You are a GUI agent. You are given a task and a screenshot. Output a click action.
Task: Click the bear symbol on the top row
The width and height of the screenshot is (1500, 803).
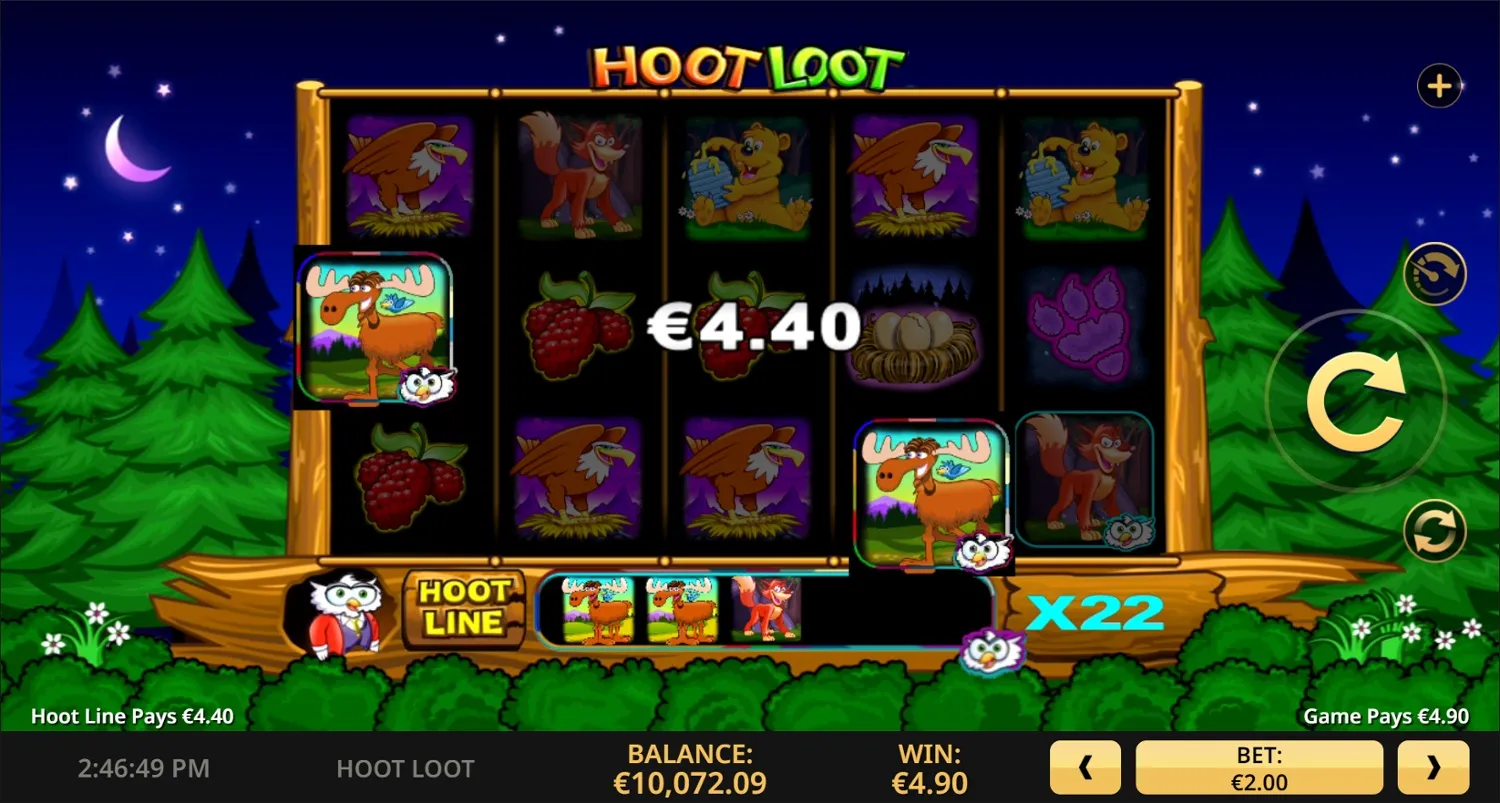coord(748,178)
